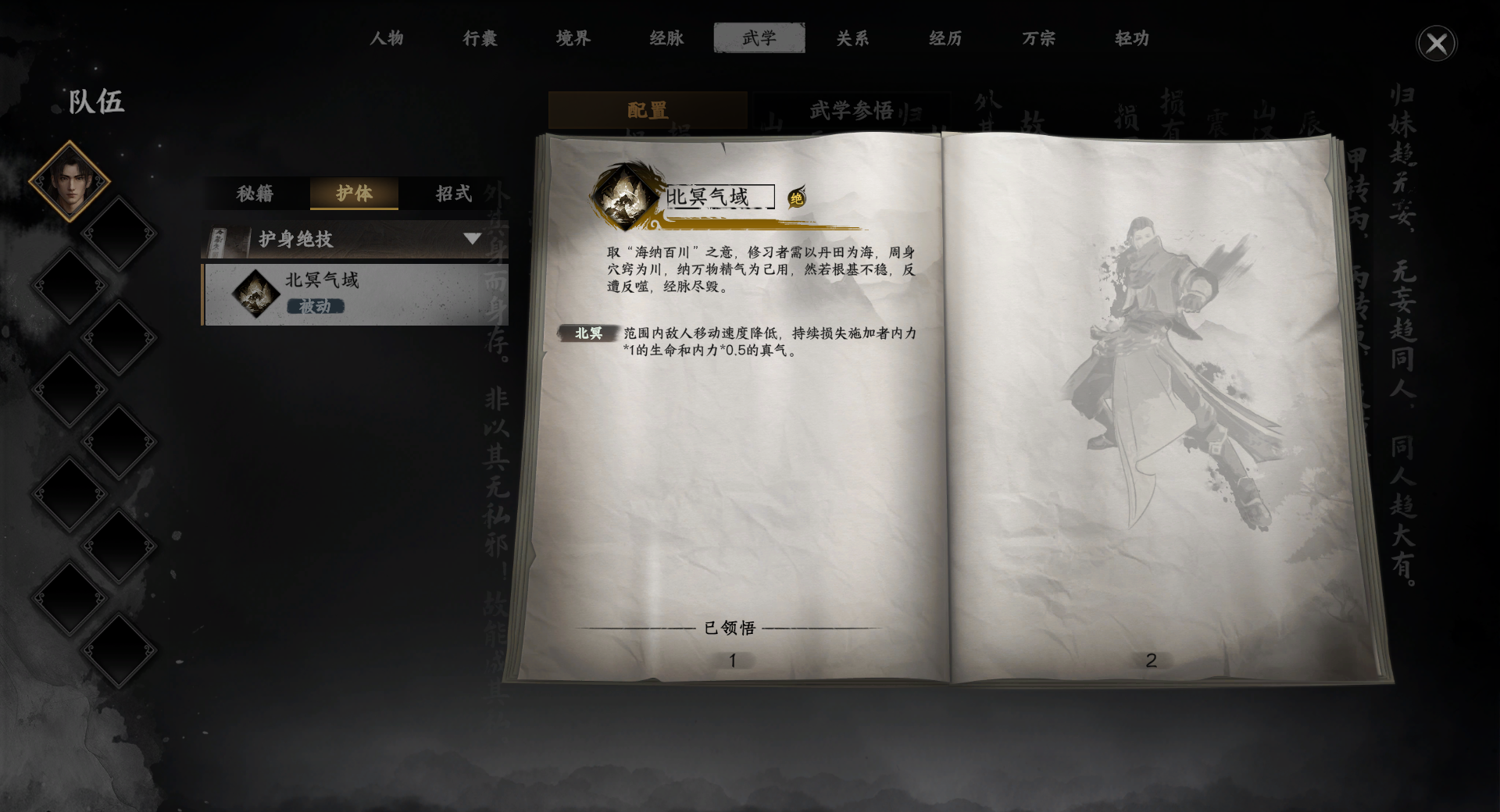
Task: Click page number 2 of the book
Action: pyautogui.click(x=1149, y=660)
